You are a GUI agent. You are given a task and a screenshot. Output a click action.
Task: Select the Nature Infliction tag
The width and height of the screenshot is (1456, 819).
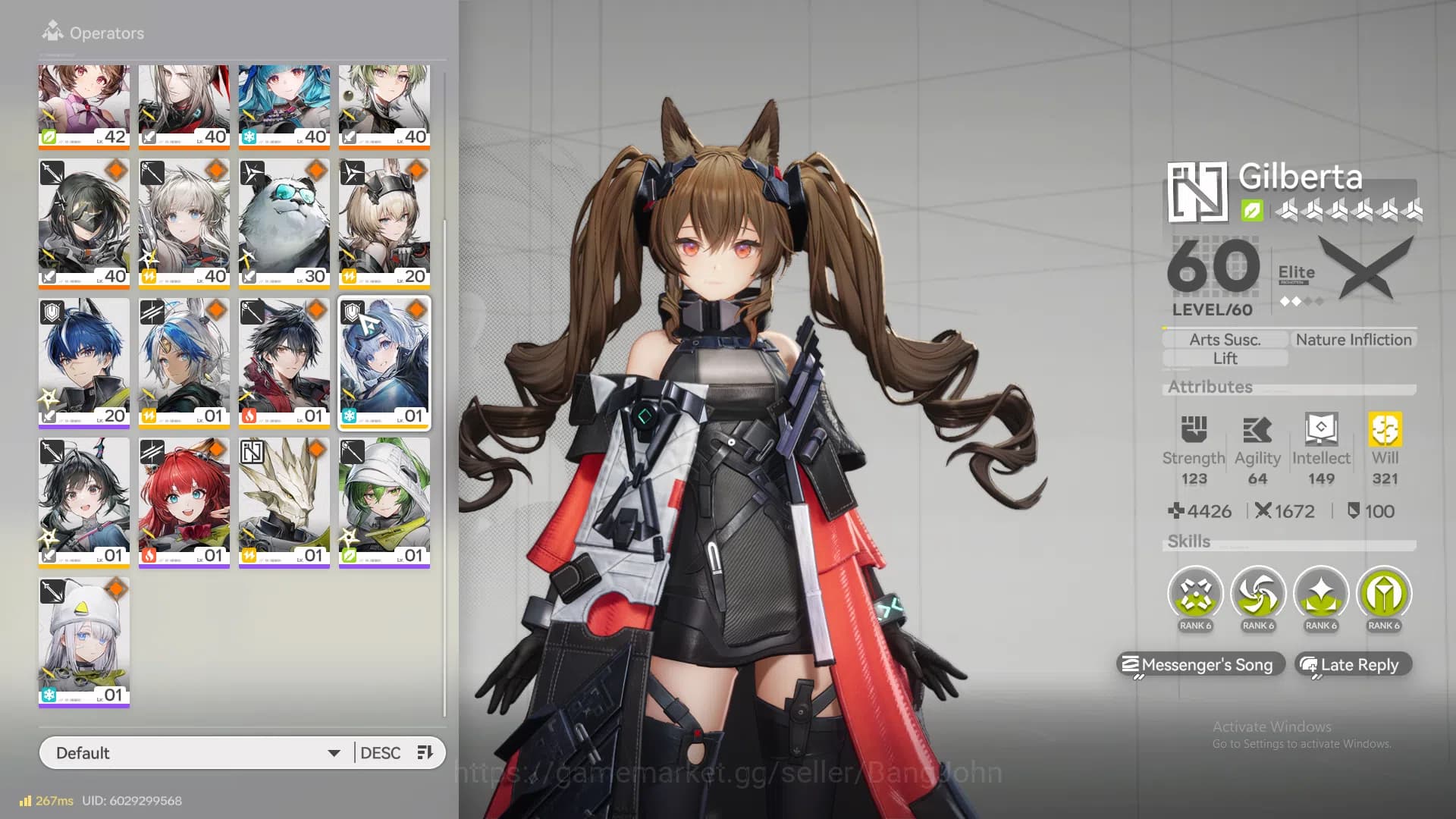coord(1352,339)
